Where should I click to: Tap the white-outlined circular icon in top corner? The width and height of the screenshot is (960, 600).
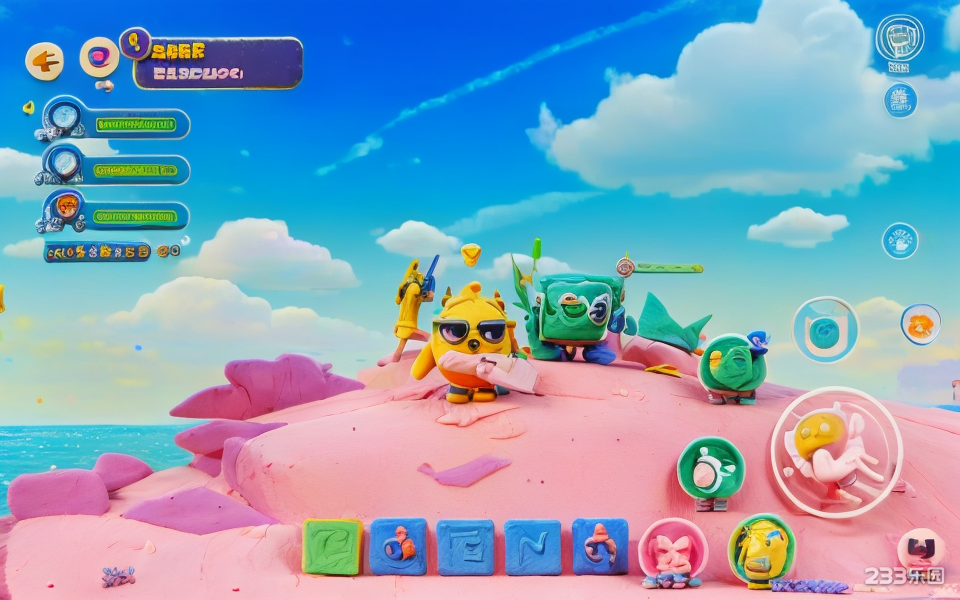(899, 39)
